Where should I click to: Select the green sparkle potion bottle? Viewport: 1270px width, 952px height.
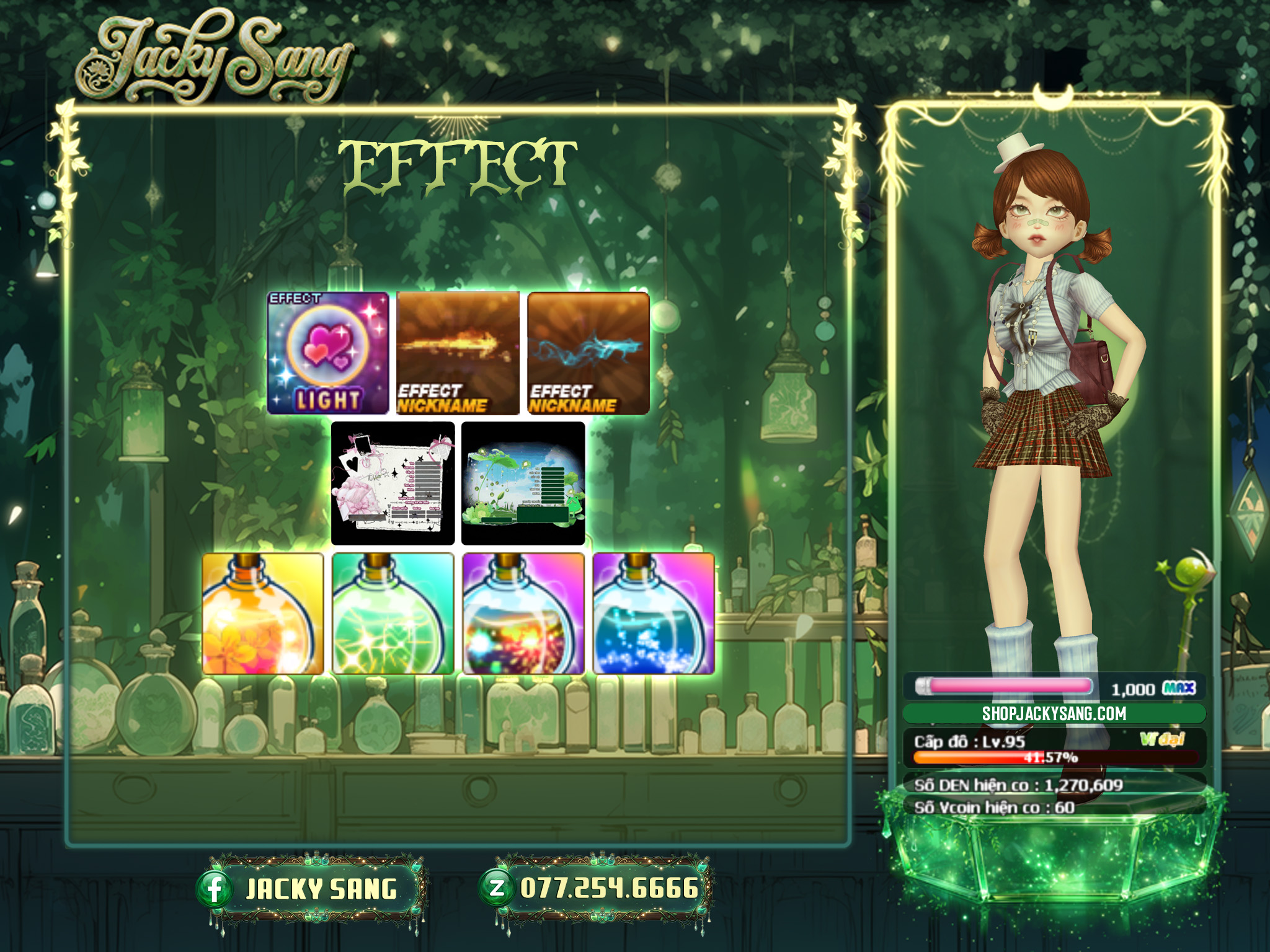pos(393,614)
